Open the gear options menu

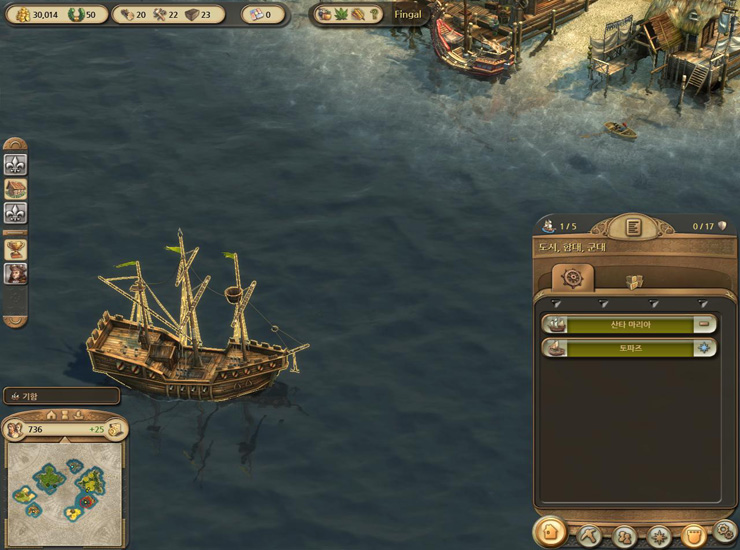tap(725, 531)
